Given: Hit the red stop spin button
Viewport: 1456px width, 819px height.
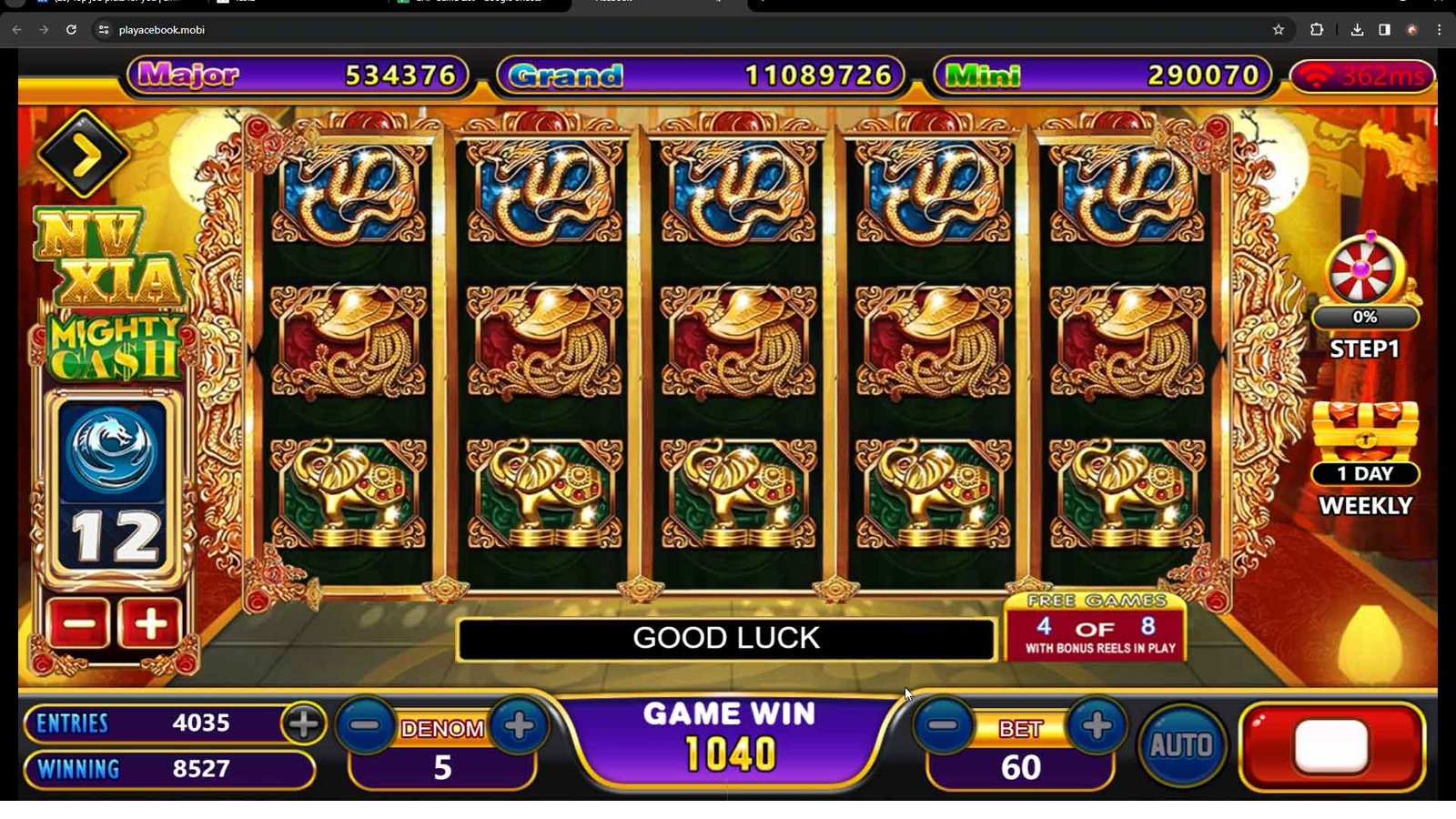Looking at the screenshot, I should tap(1331, 746).
